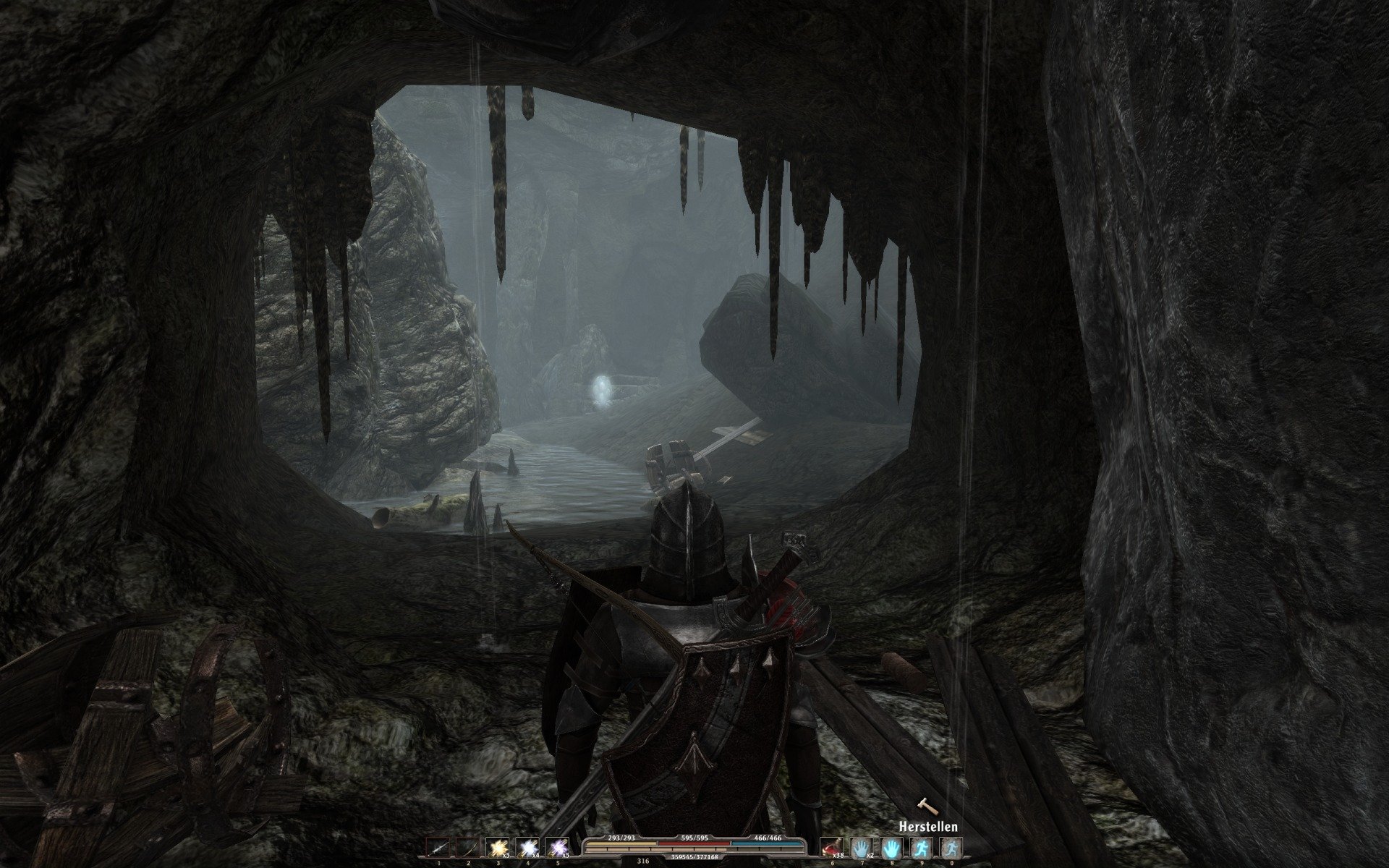1389x868 pixels.
Task: Select the faded running figure ability, slot 0
Action: tap(951, 847)
